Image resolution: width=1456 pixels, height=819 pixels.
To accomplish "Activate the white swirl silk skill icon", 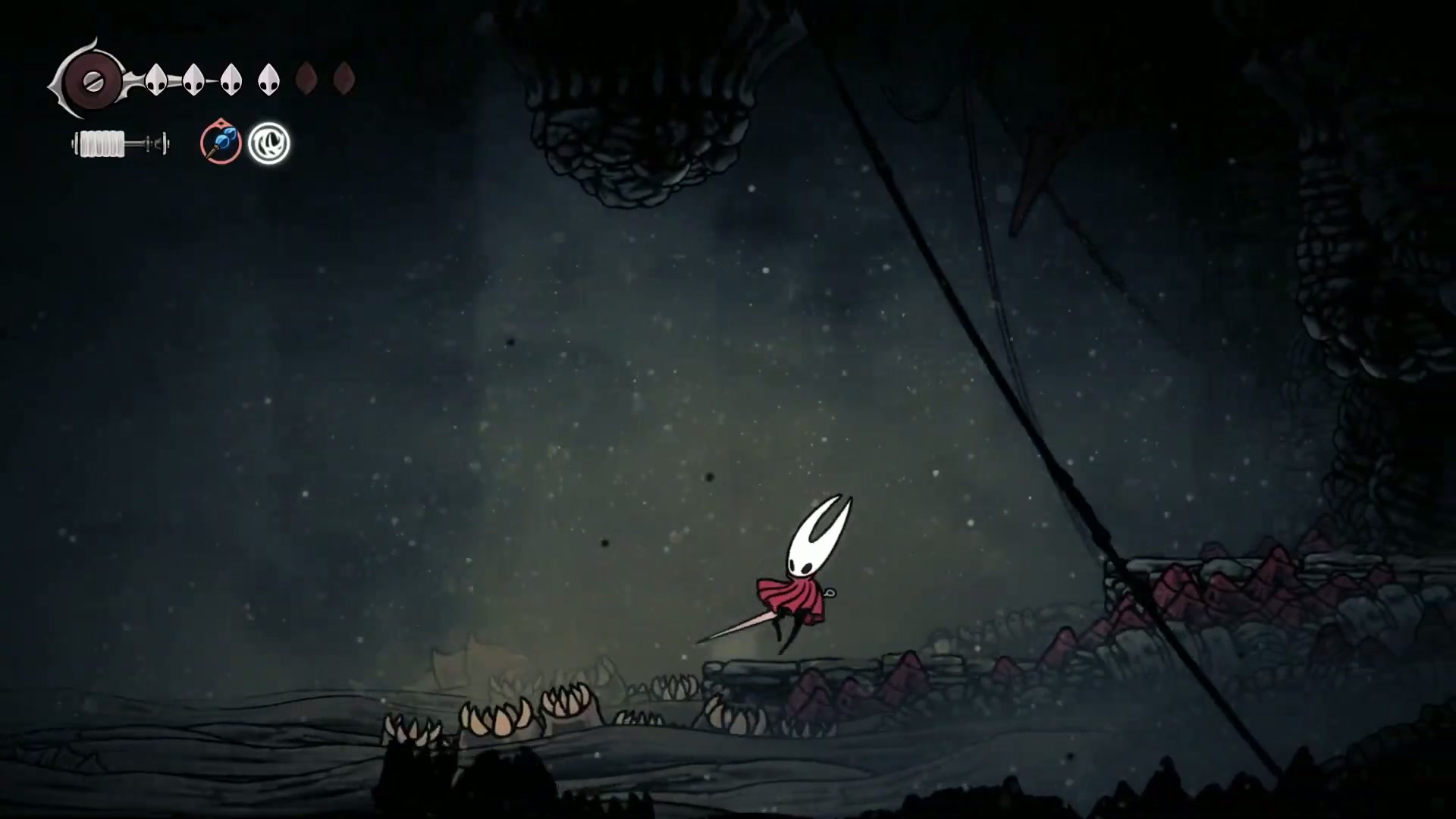I will pyautogui.click(x=269, y=143).
